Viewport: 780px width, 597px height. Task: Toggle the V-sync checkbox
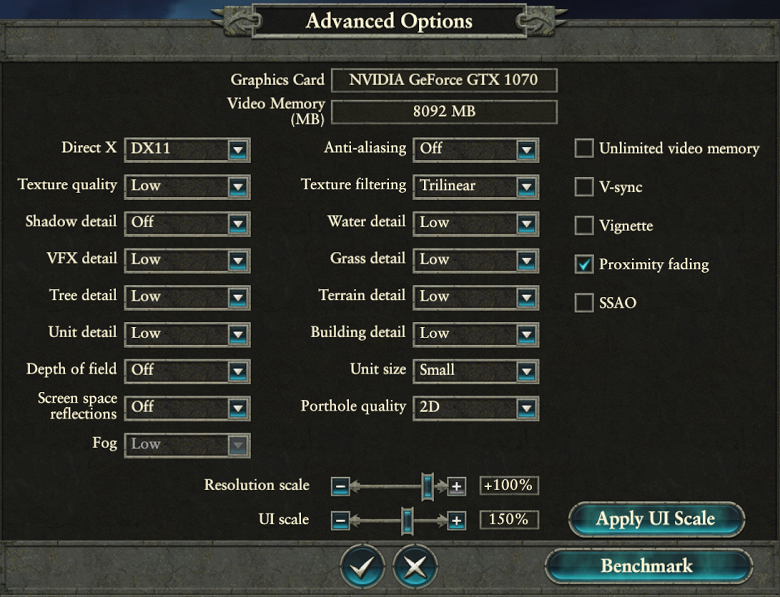[x=584, y=187]
